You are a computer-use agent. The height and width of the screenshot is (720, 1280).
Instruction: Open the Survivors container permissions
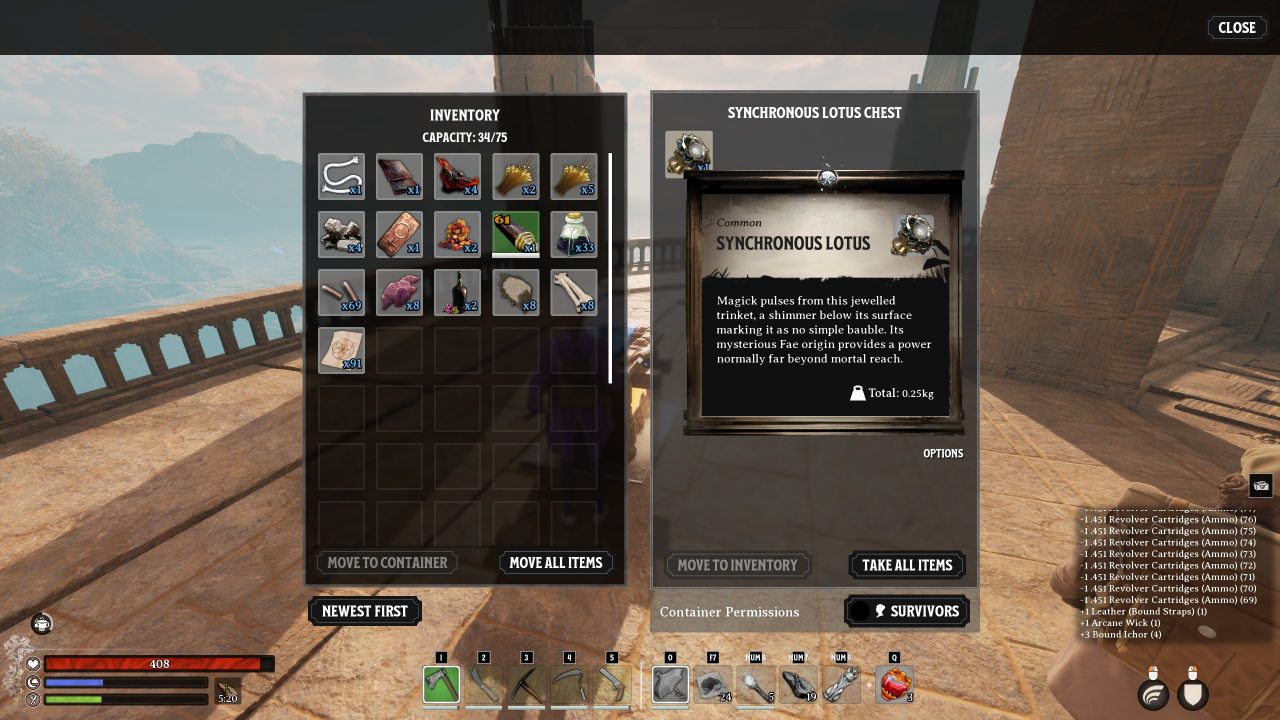point(907,611)
